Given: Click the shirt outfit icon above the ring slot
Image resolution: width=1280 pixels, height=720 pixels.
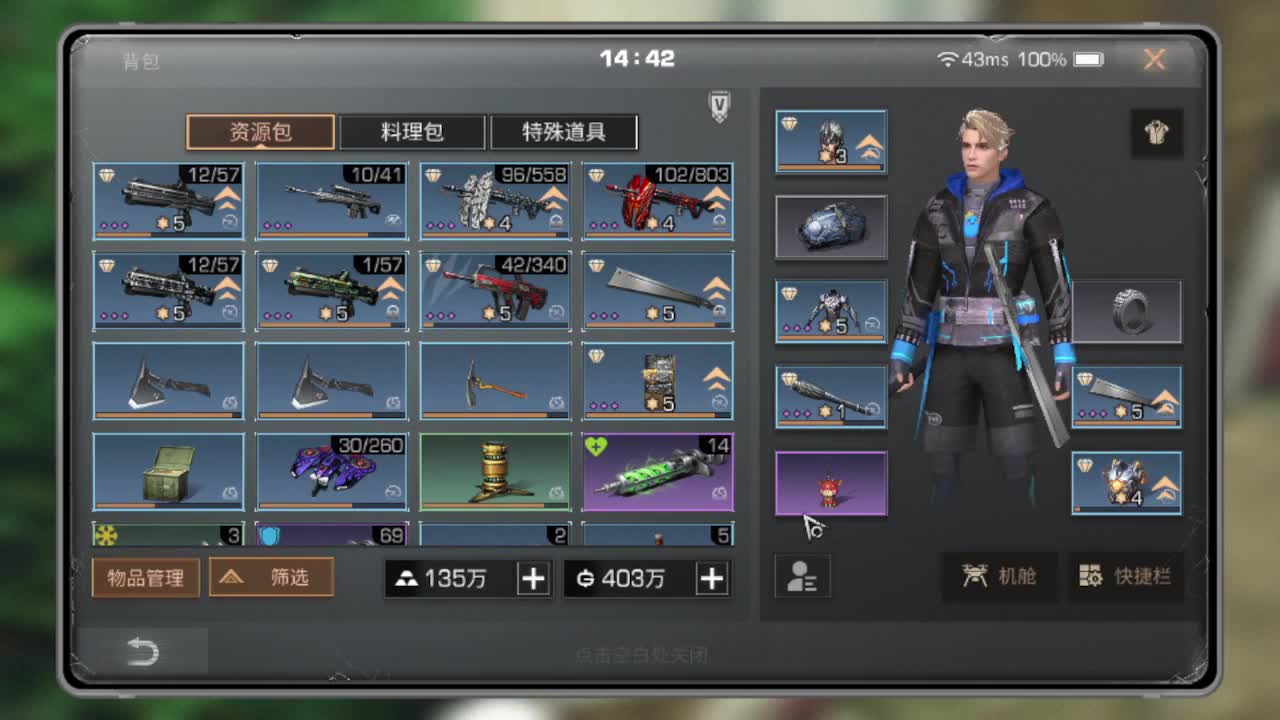Looking at the screenshot, I should pyautogui.click(x=1157, y=133).
